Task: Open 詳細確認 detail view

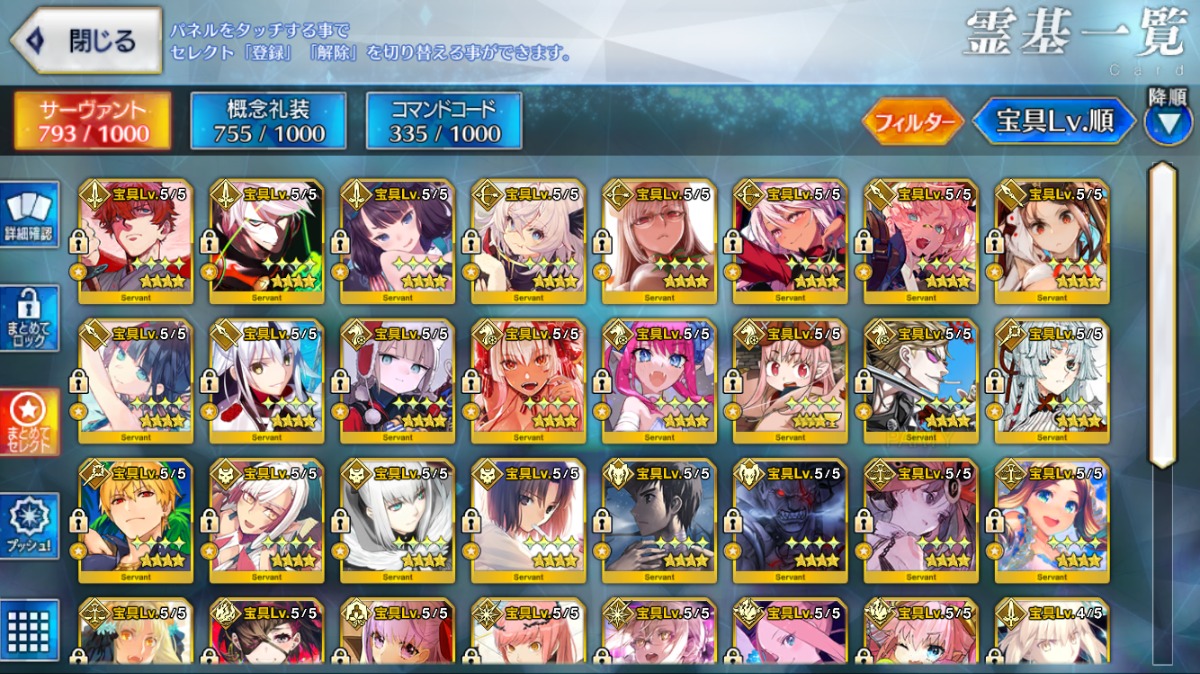Action: tap(30, 215)
